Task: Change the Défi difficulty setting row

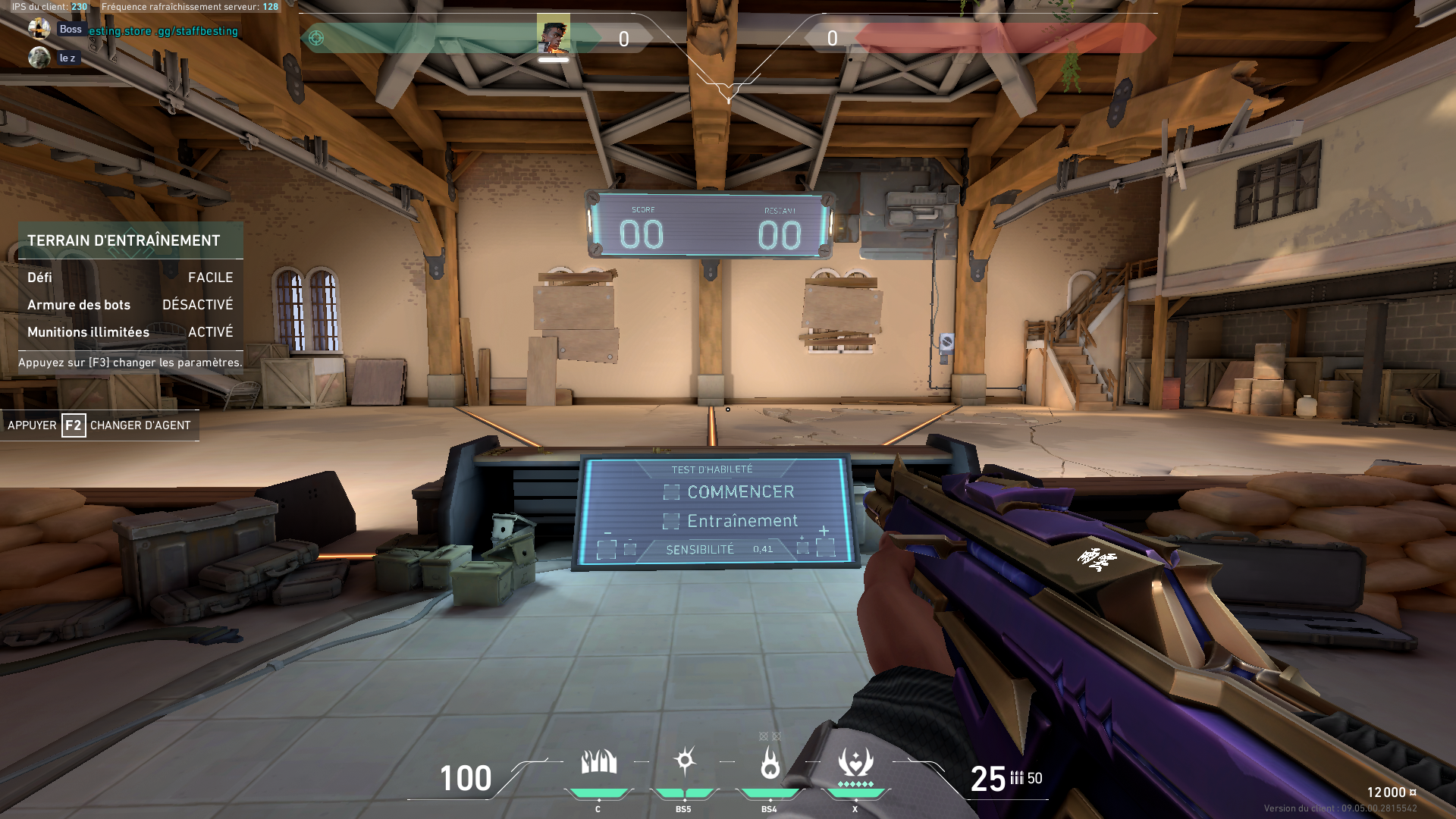Action: [x=130, y=278]
